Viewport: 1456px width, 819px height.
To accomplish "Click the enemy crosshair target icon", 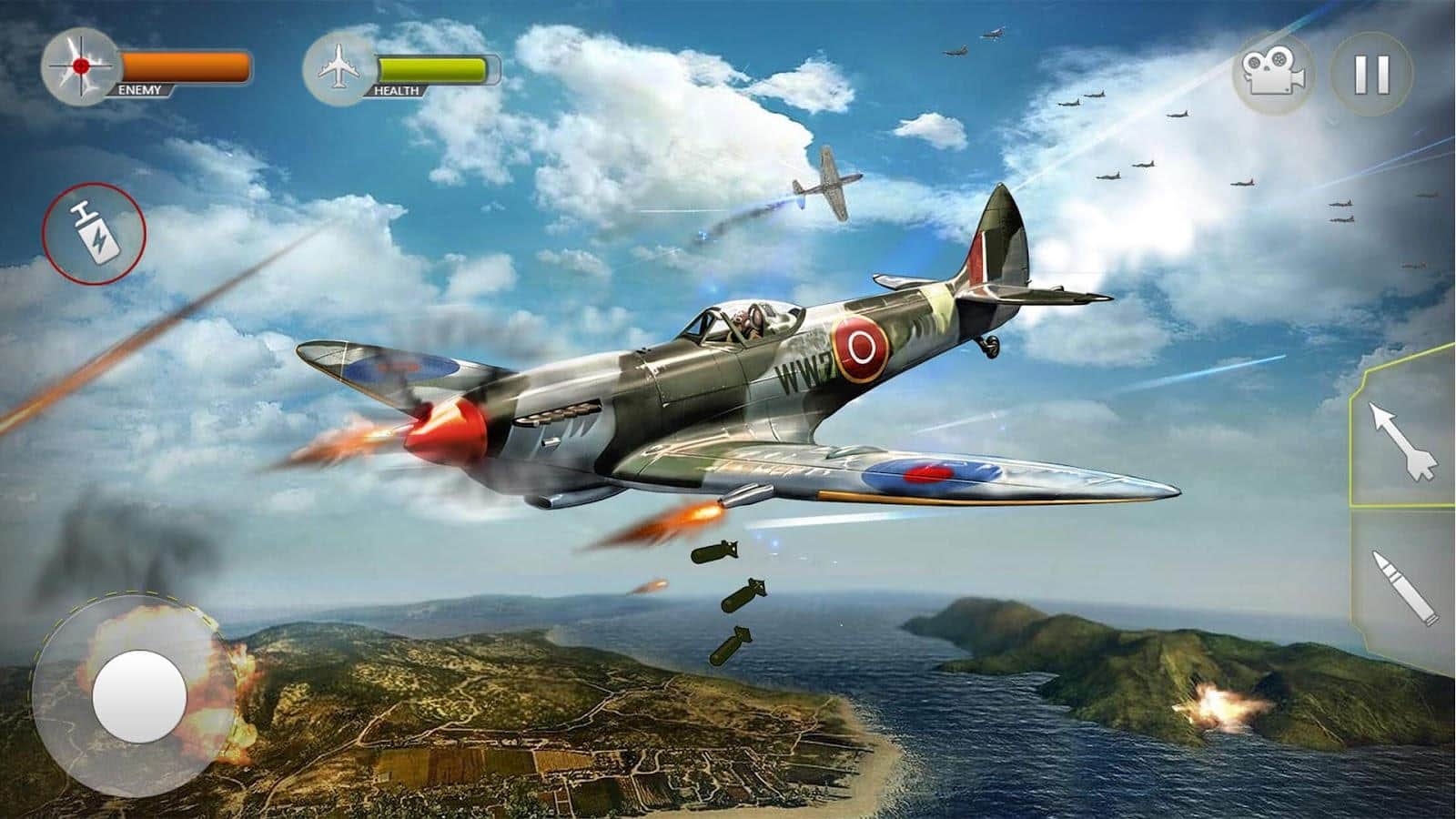I will click(x=79, y=64).
